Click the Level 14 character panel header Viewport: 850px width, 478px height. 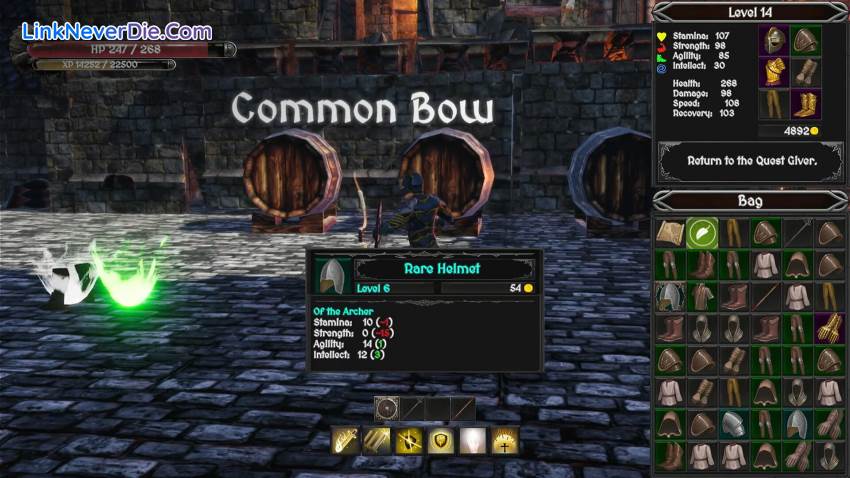pyautogui.click(x=750, y=12)
